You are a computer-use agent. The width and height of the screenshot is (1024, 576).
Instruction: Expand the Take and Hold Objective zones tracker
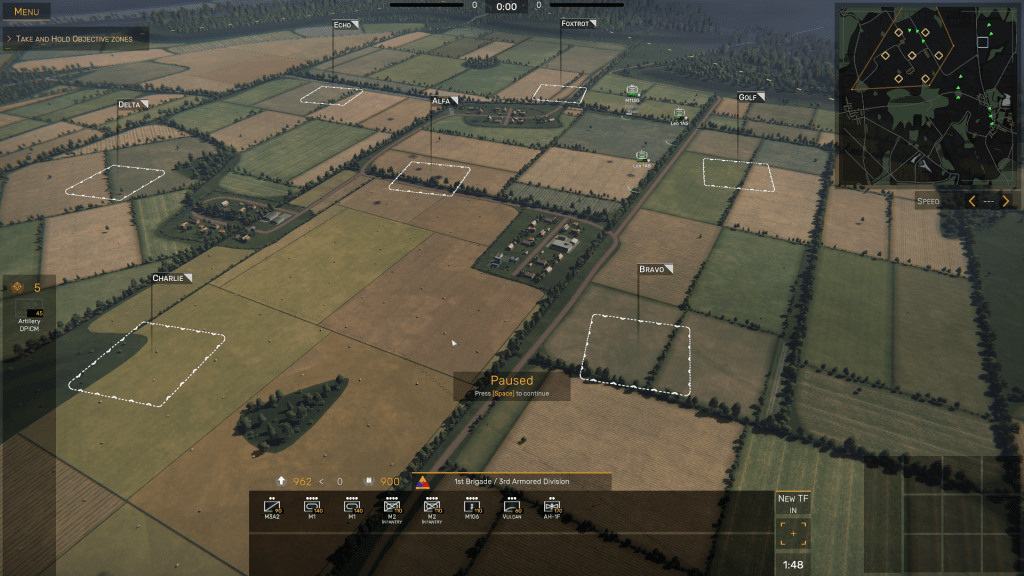[x=75, y=38]
